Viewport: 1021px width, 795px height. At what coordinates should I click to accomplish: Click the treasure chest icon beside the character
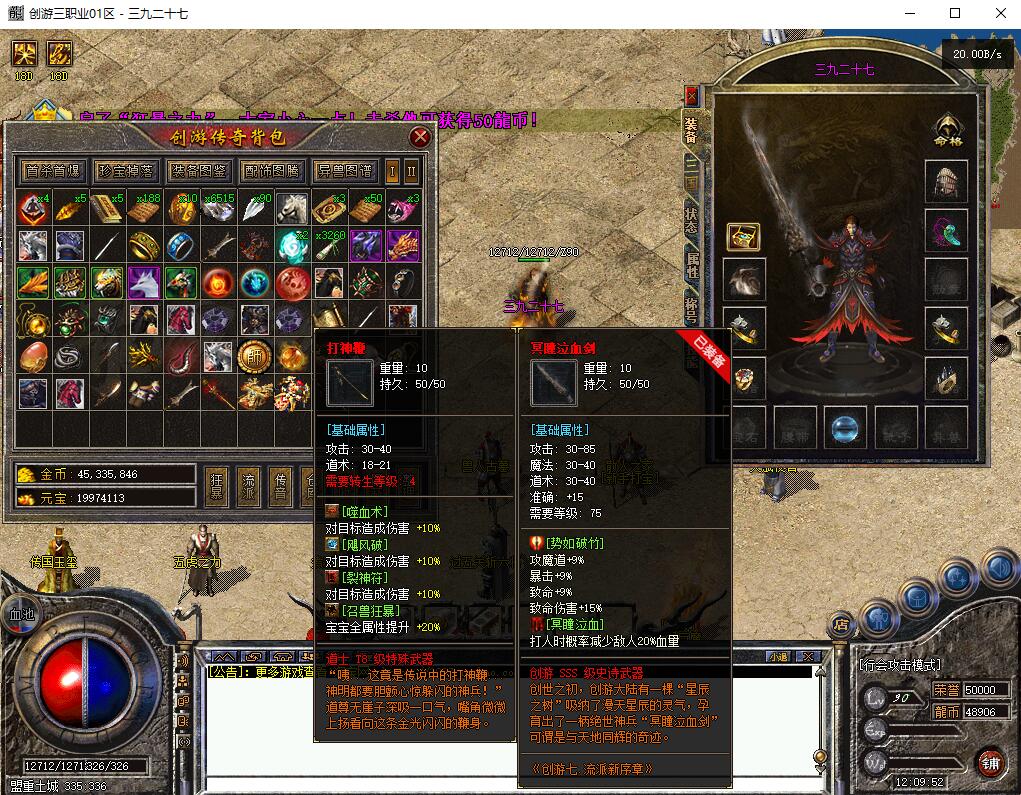click(x=743, y=236)
